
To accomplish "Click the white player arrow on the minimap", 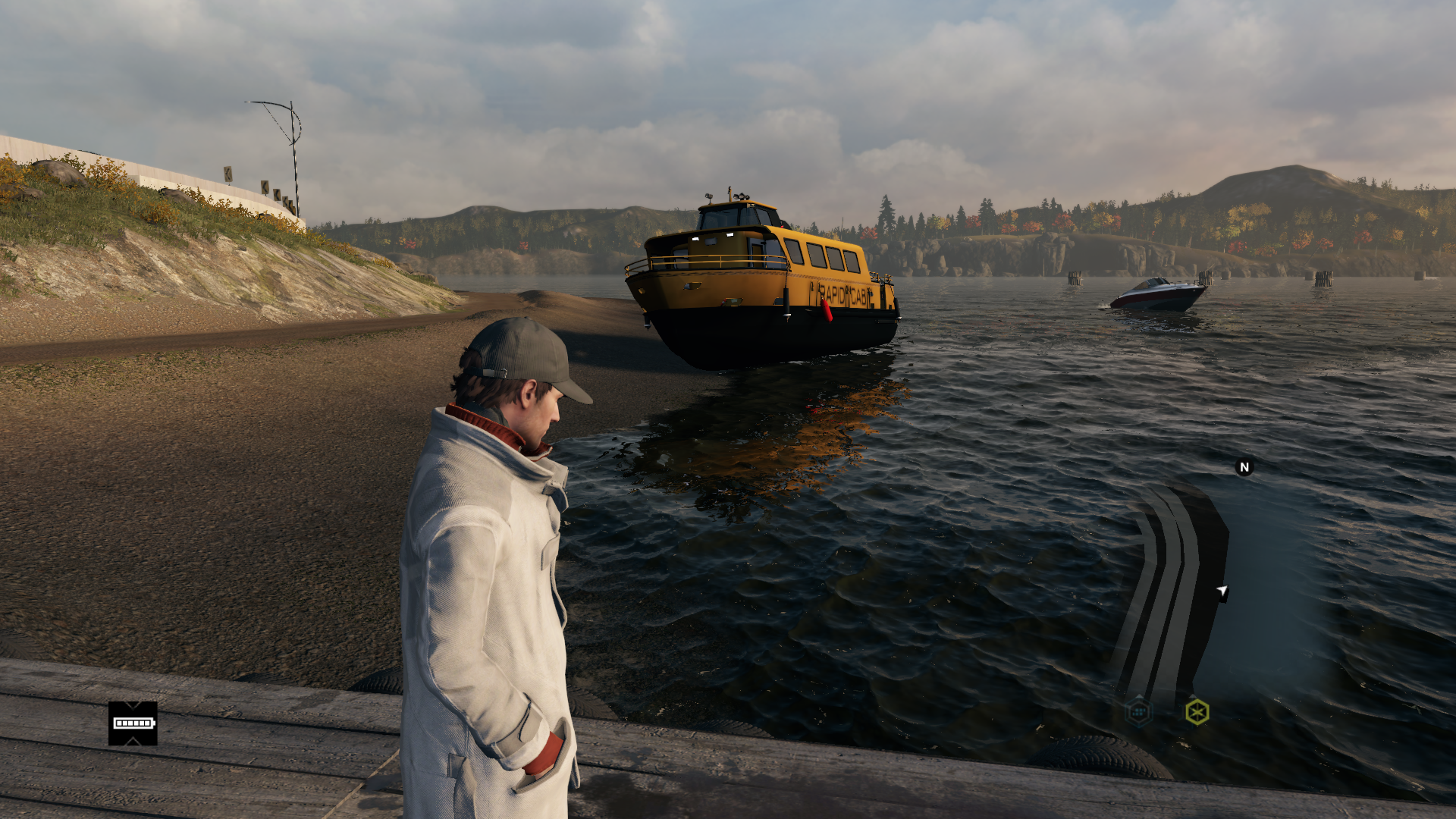I will [x=1222, y=591].
